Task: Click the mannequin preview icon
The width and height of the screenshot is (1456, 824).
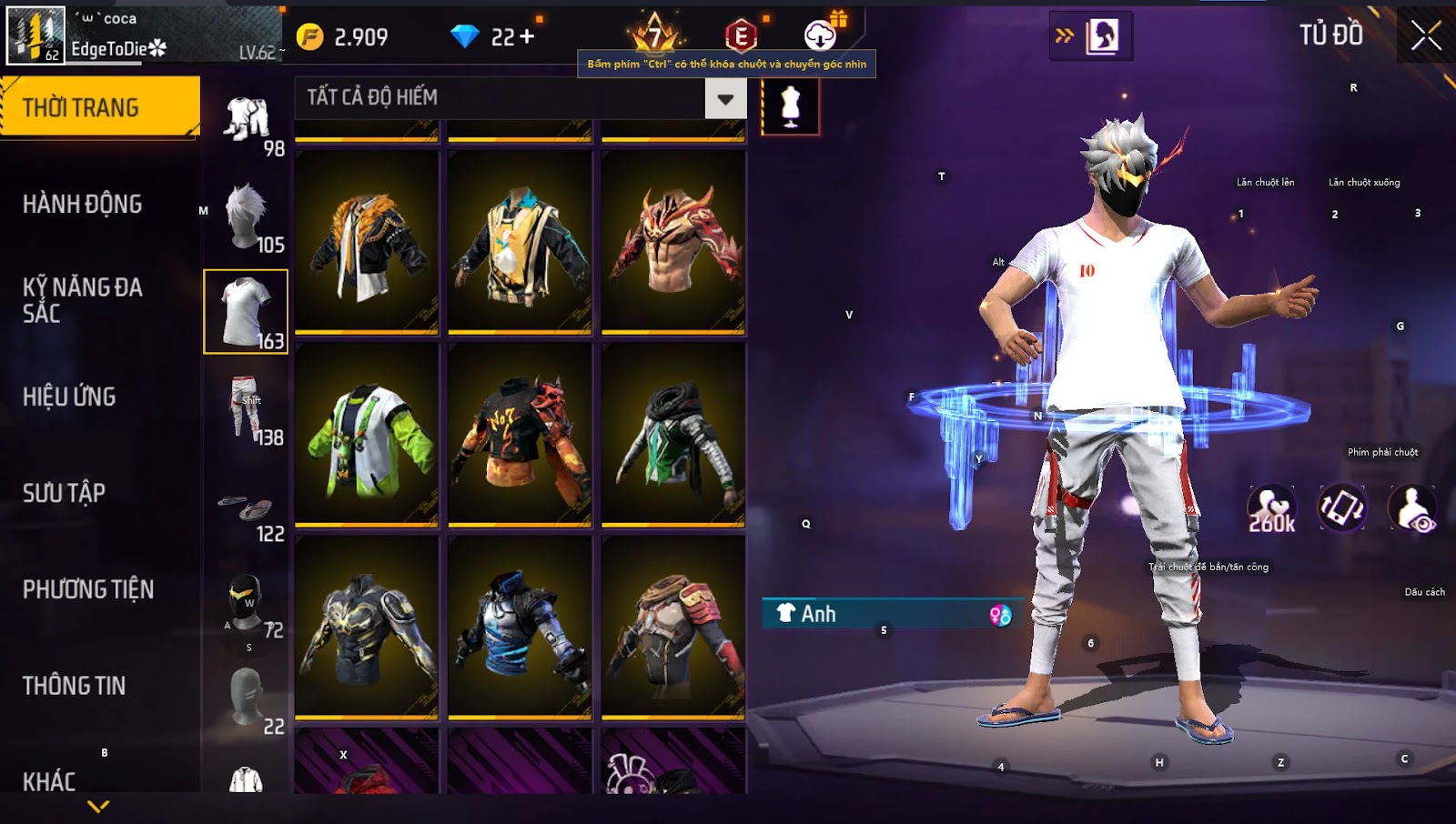Action: [790, 106]
